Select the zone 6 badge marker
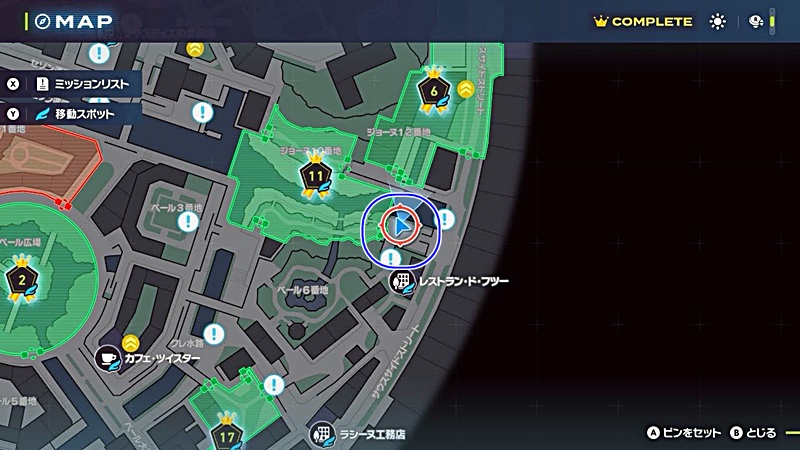The image size is (800, 450). [433, 91]
